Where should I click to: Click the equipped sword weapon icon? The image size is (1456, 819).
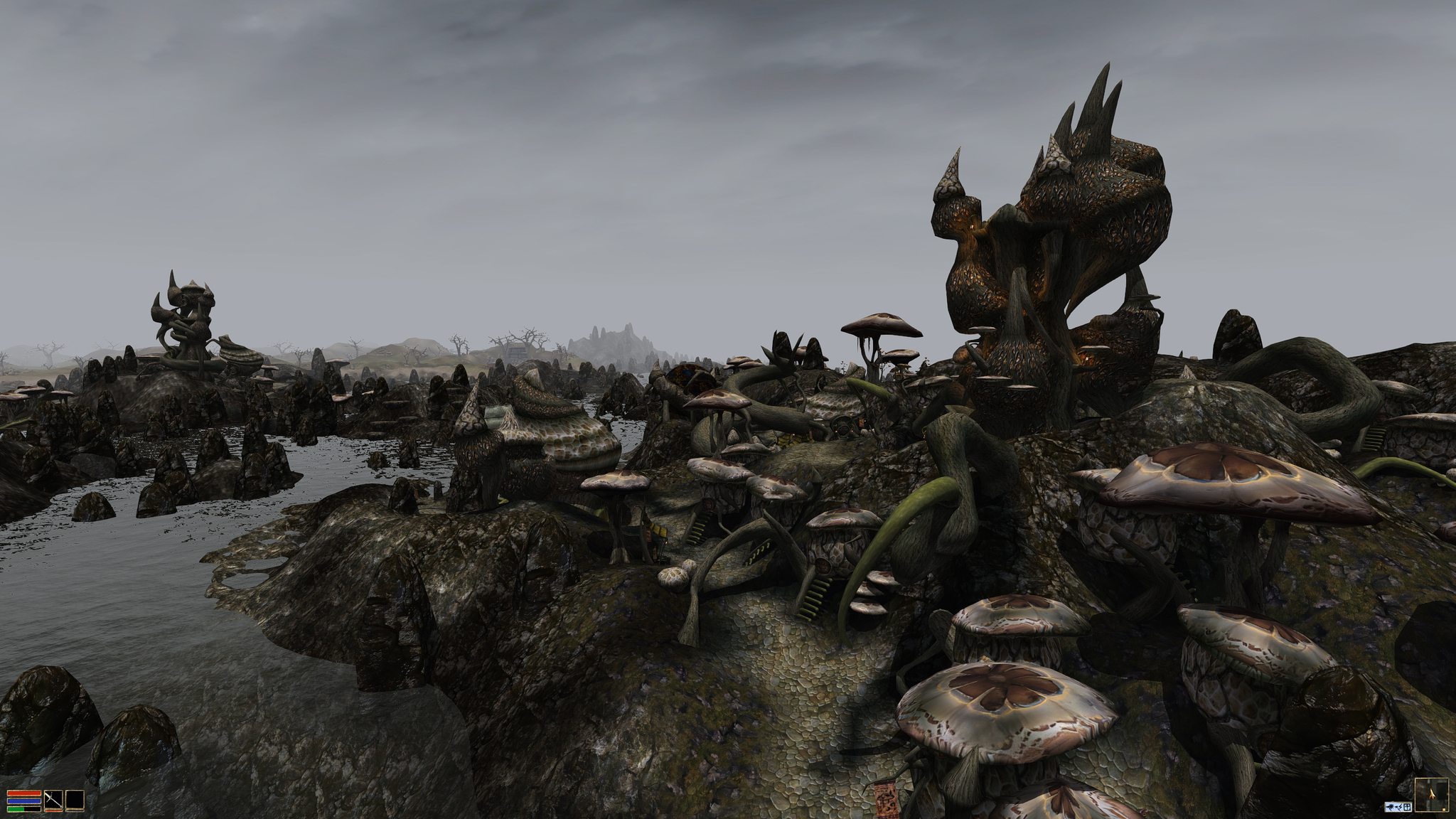coord(53,801)
